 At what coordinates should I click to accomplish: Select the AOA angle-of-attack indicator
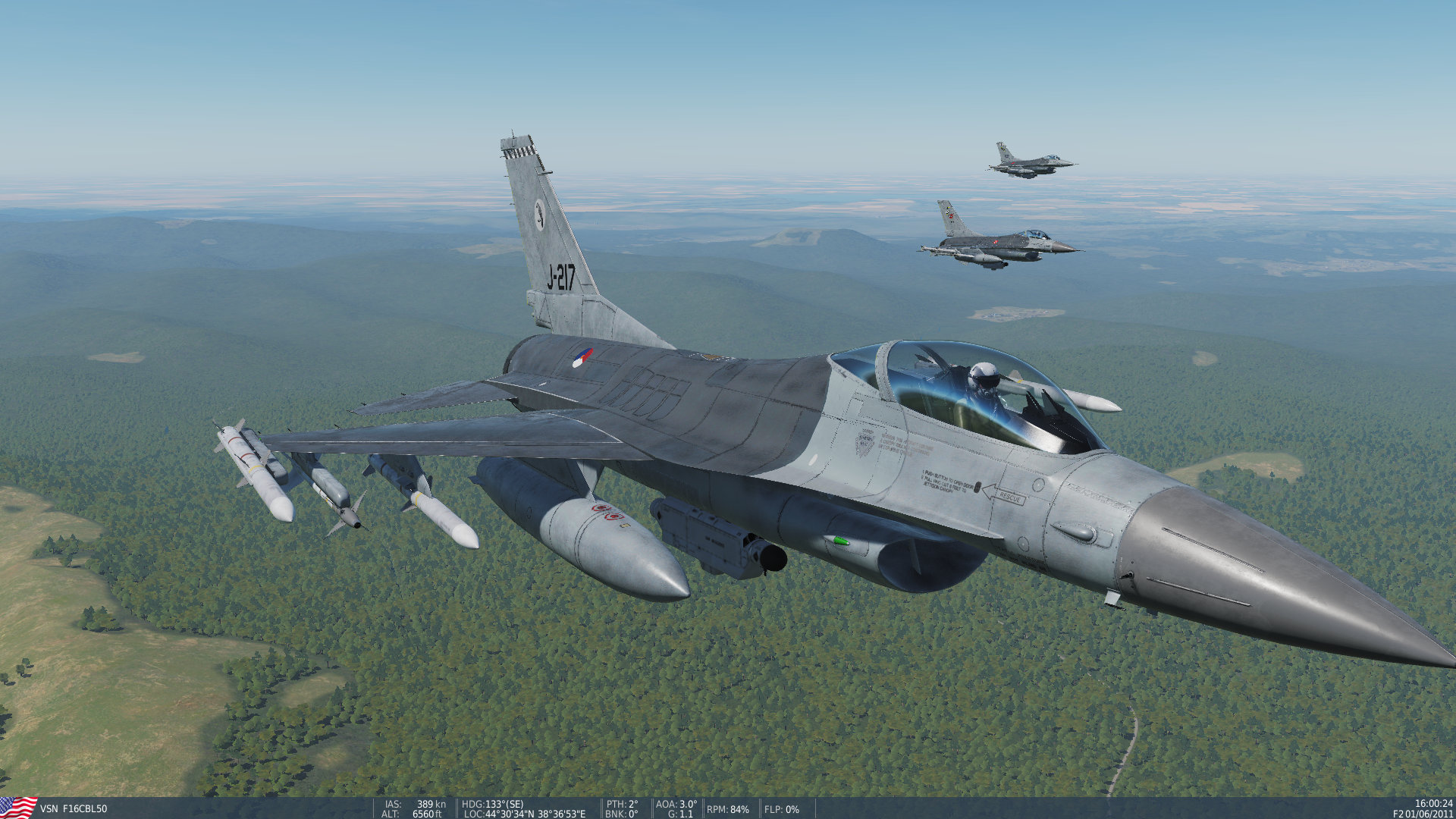676,804
